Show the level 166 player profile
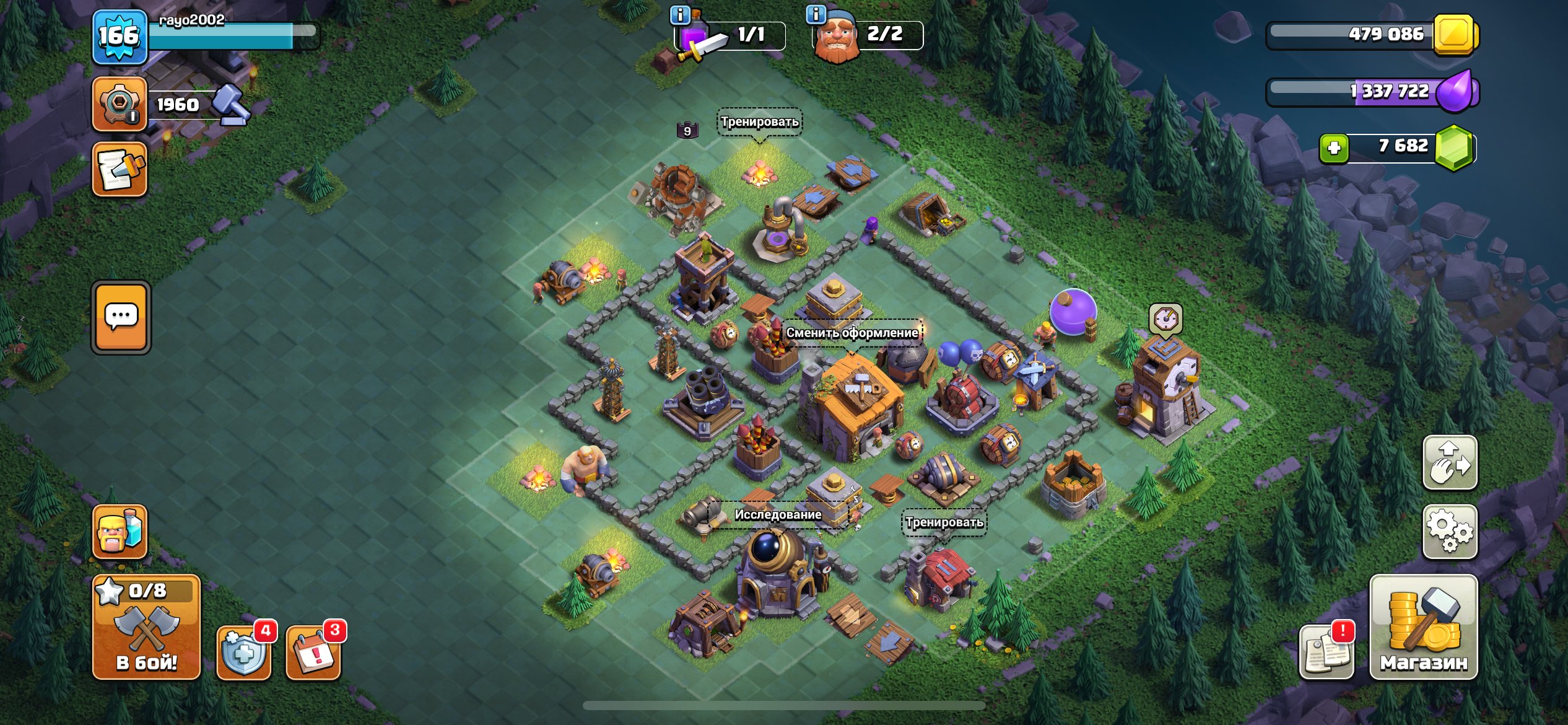This screenshot has width=1568, height=725. coord(120,37)
